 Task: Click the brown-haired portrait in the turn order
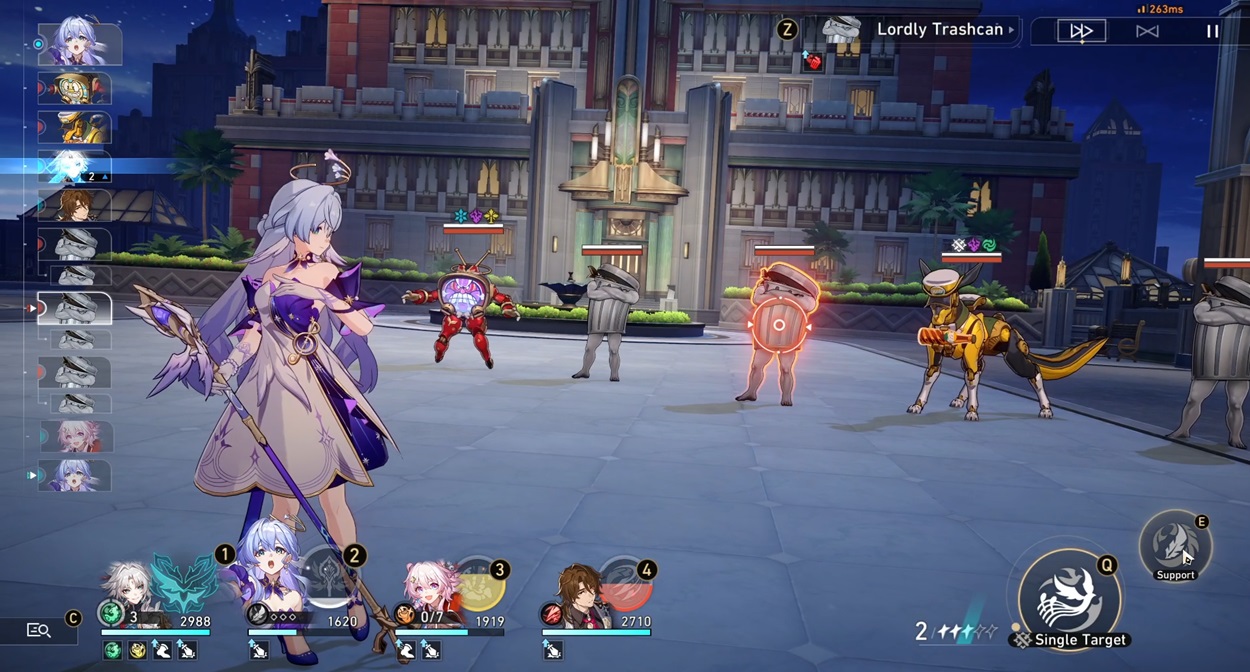[74, 206]
